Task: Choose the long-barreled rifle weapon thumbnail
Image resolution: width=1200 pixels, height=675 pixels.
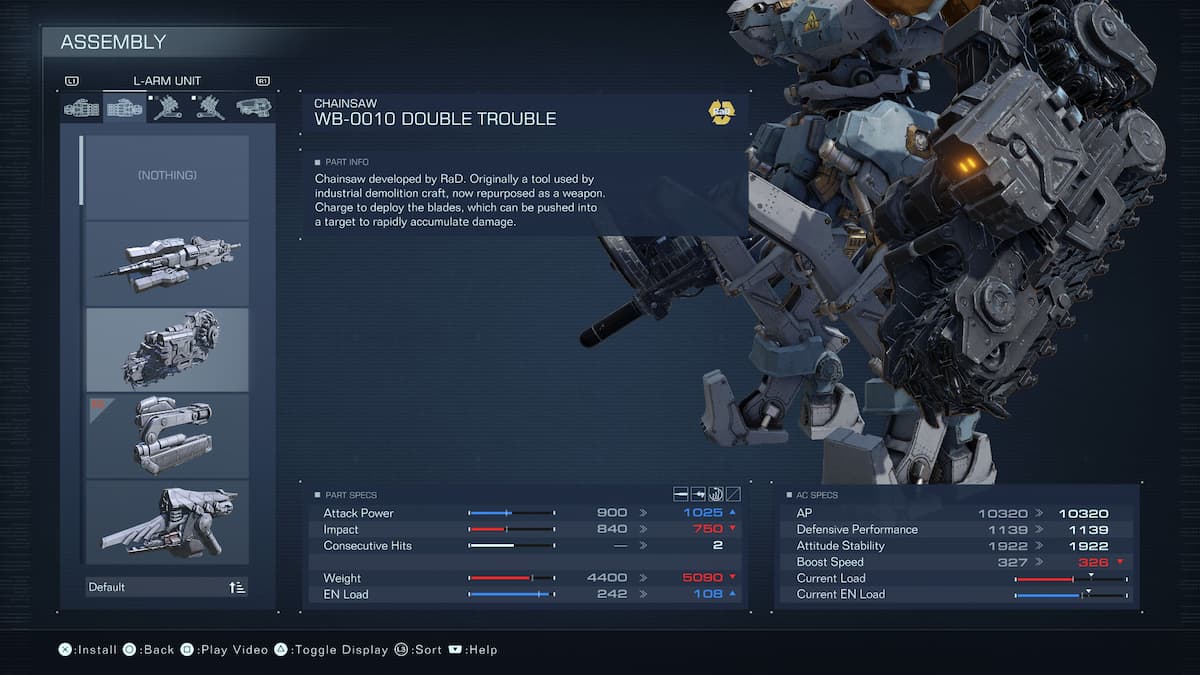Action: coord(167,263)
